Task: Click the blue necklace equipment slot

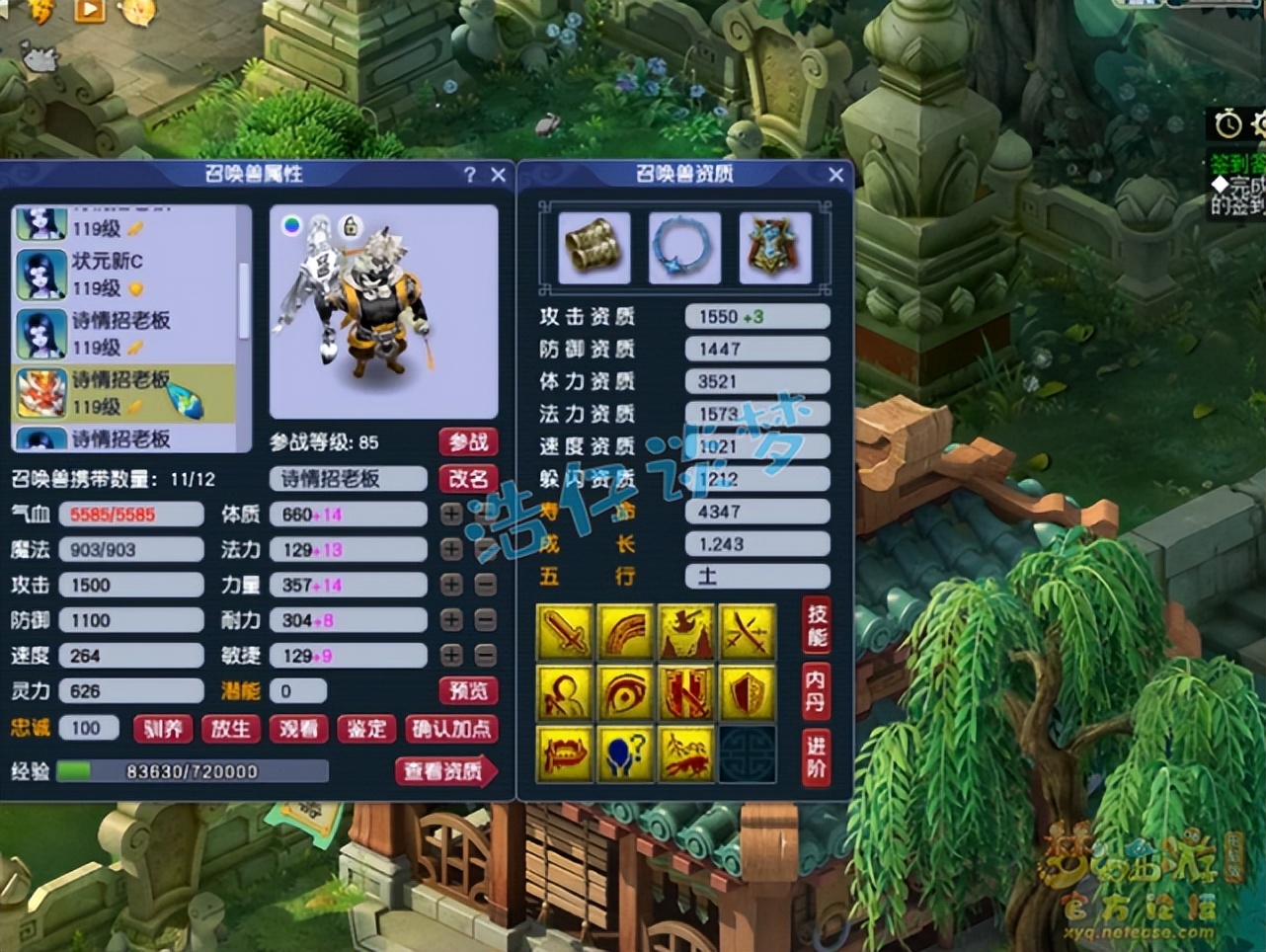Action: coord(684,247)
